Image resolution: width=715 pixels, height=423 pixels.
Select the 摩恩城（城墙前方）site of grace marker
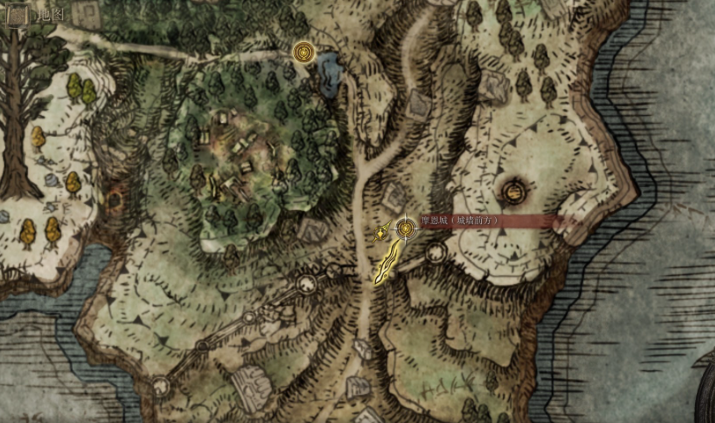406,230
